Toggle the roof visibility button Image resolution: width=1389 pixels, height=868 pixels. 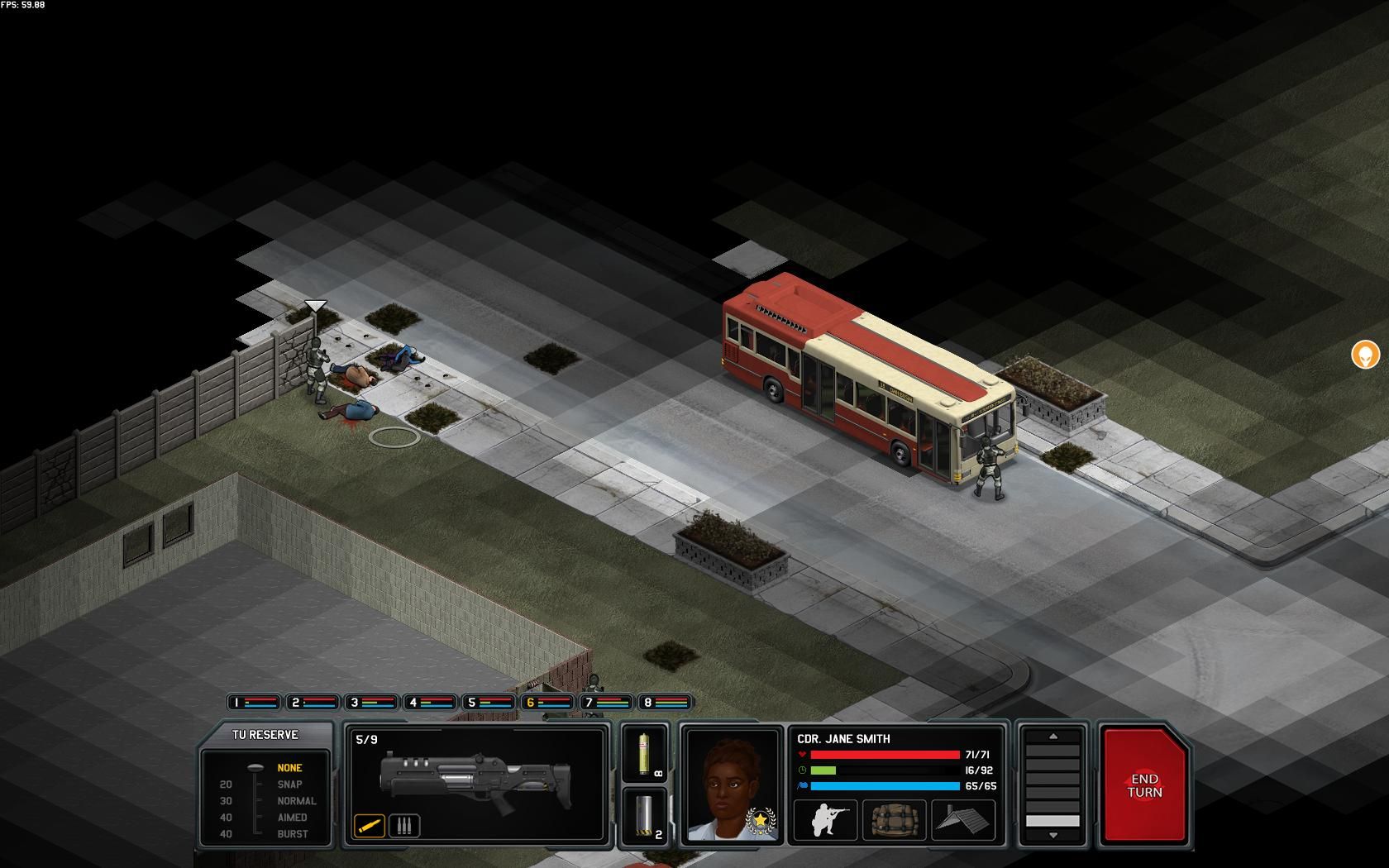(963, 820)
